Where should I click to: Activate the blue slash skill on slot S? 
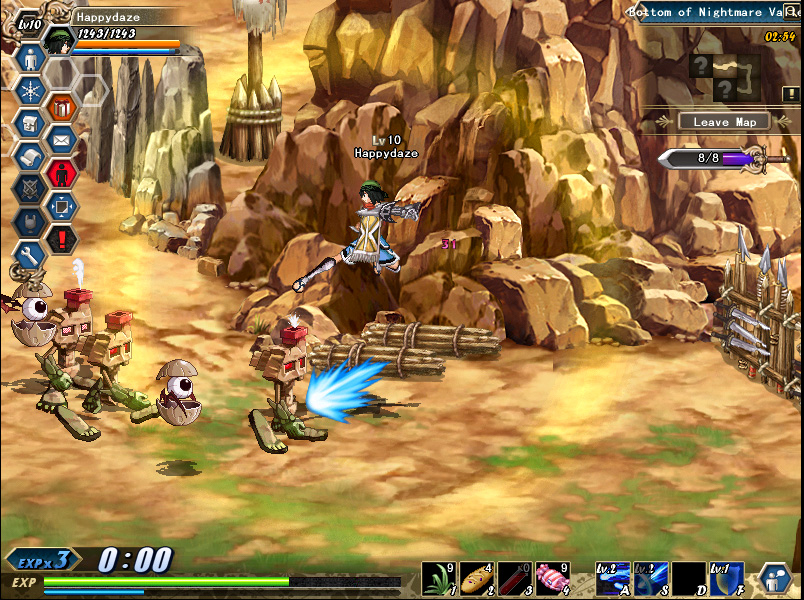[651, 579]
